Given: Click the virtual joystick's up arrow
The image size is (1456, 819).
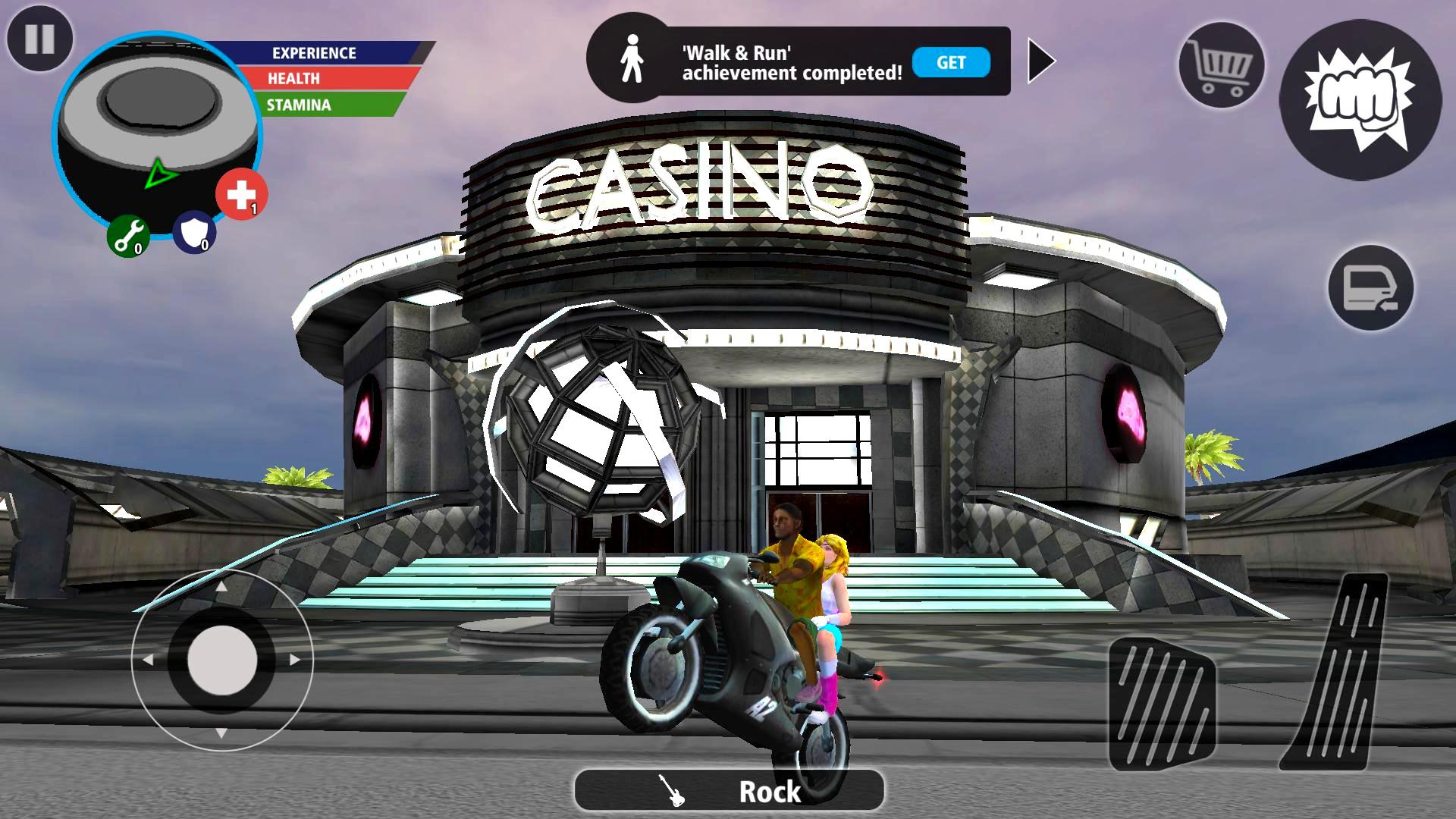Looking at the screenshot, I should click(221, 586).
